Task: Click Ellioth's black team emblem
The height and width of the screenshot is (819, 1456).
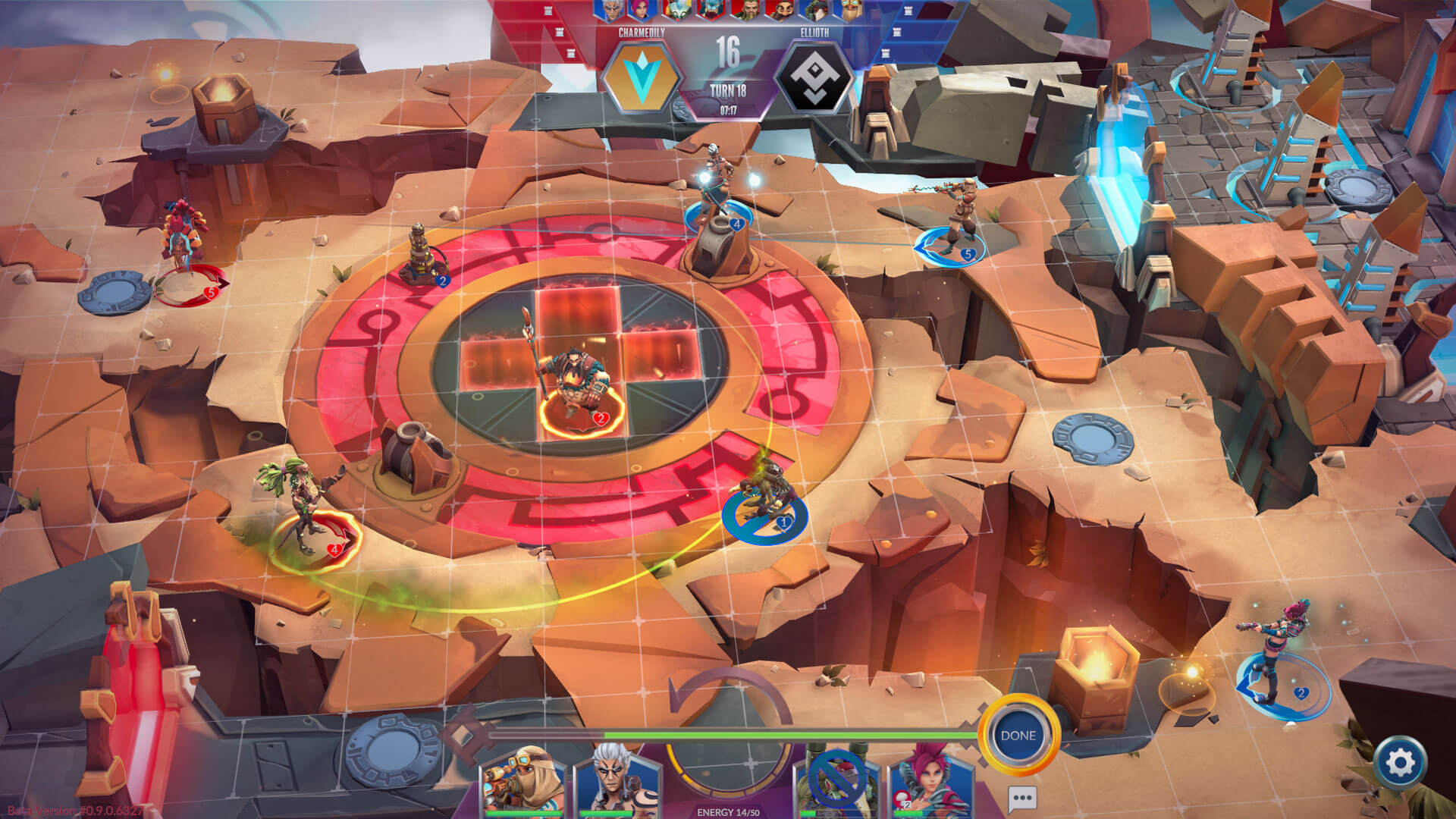Action: (x=814, y=77)
